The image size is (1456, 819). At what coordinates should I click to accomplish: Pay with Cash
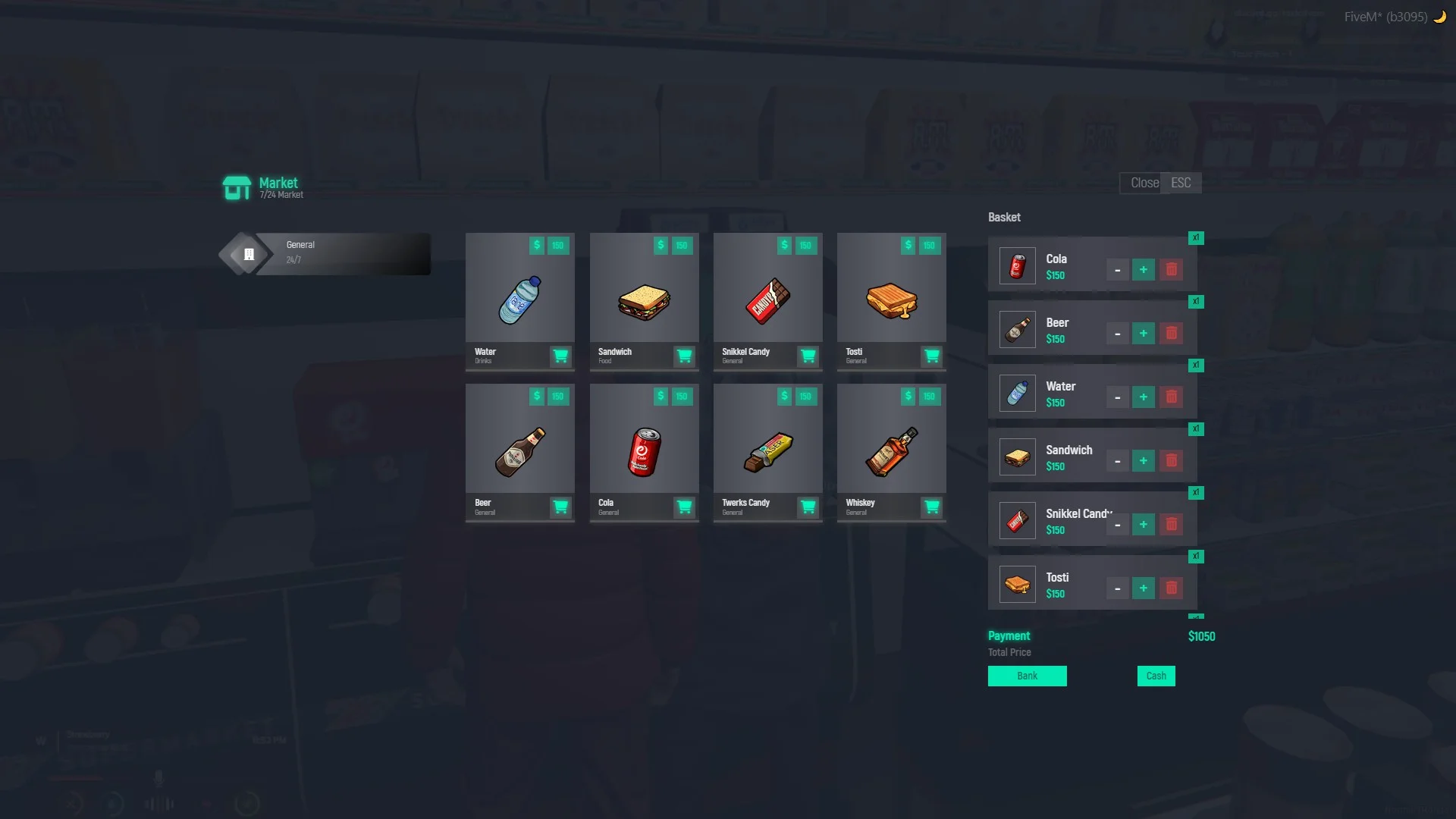pyautogui.click(x=1156, y=676)
